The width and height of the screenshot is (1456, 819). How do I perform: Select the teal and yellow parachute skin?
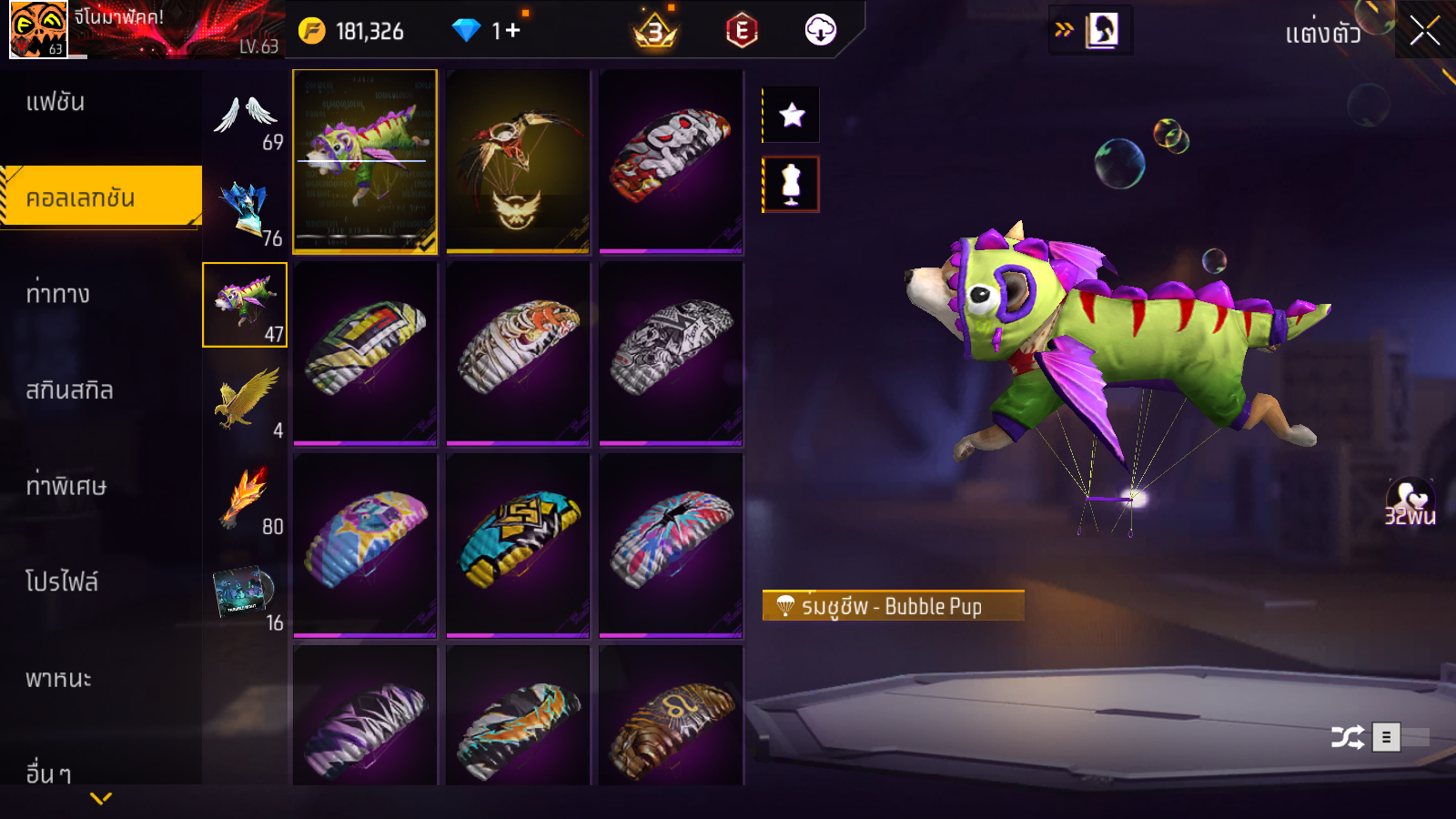518,544
